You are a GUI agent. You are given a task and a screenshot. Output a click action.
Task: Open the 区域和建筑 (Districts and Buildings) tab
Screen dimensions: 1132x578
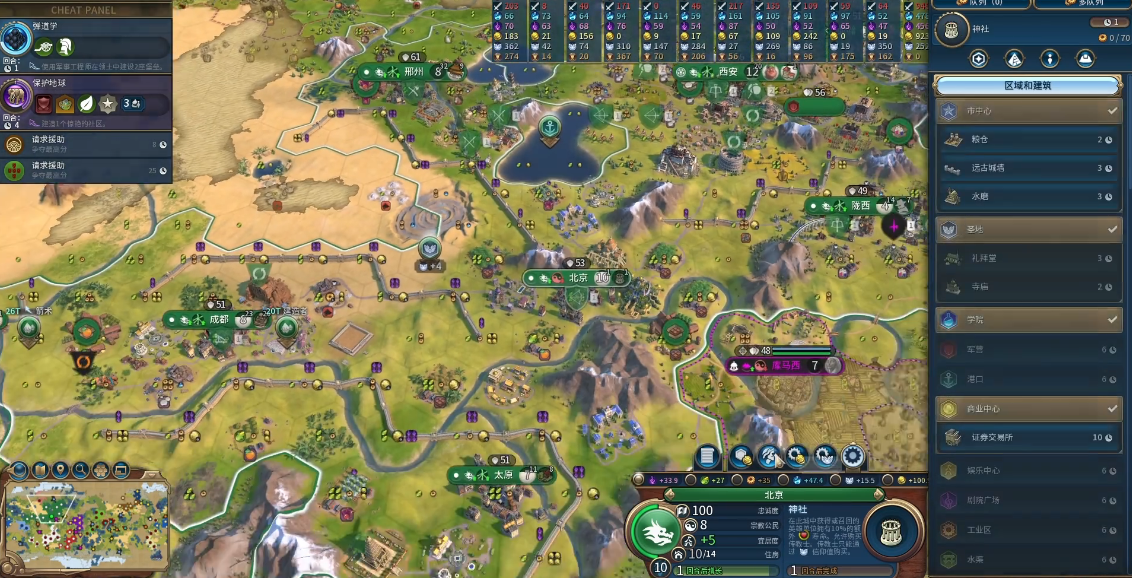[1027, 86]
